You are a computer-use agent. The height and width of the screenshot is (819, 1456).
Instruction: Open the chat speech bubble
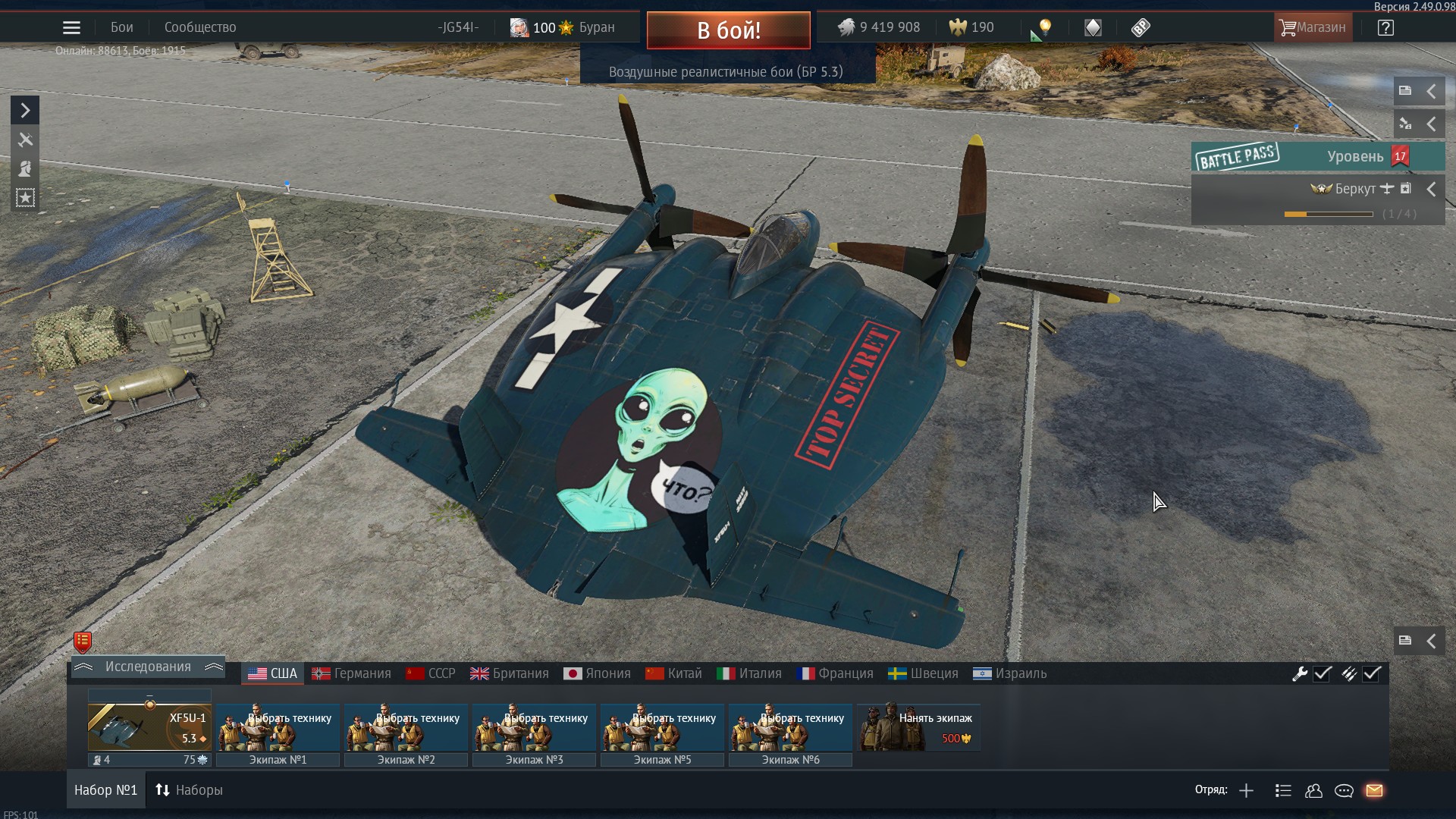(x=1344, y=791)
